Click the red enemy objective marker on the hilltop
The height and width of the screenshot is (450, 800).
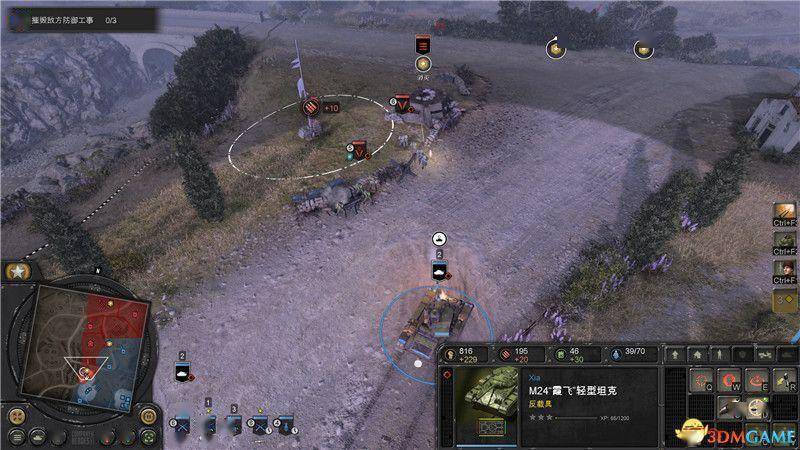pyautogui.click(x=422, y=45)
